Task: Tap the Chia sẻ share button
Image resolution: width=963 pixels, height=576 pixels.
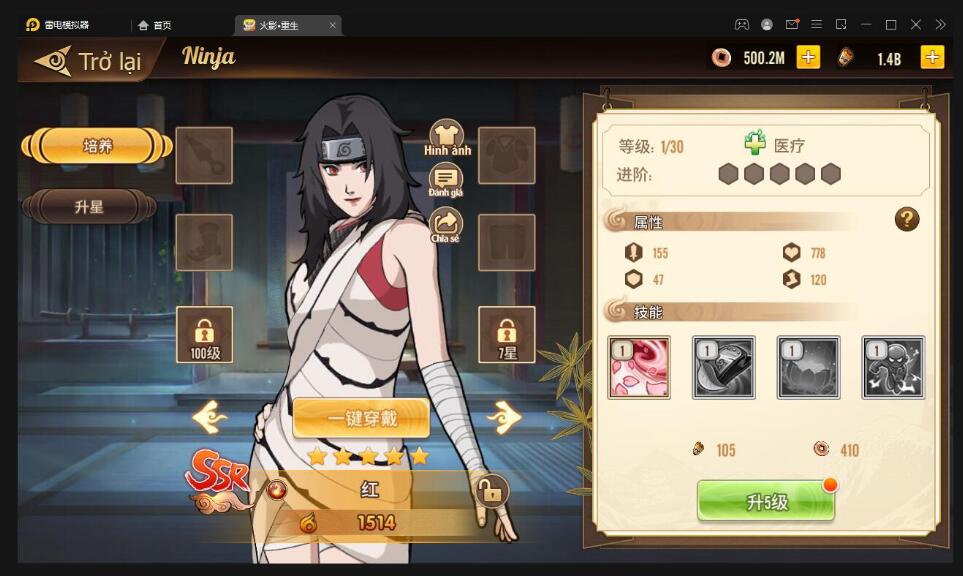Action: pos(445,224)
